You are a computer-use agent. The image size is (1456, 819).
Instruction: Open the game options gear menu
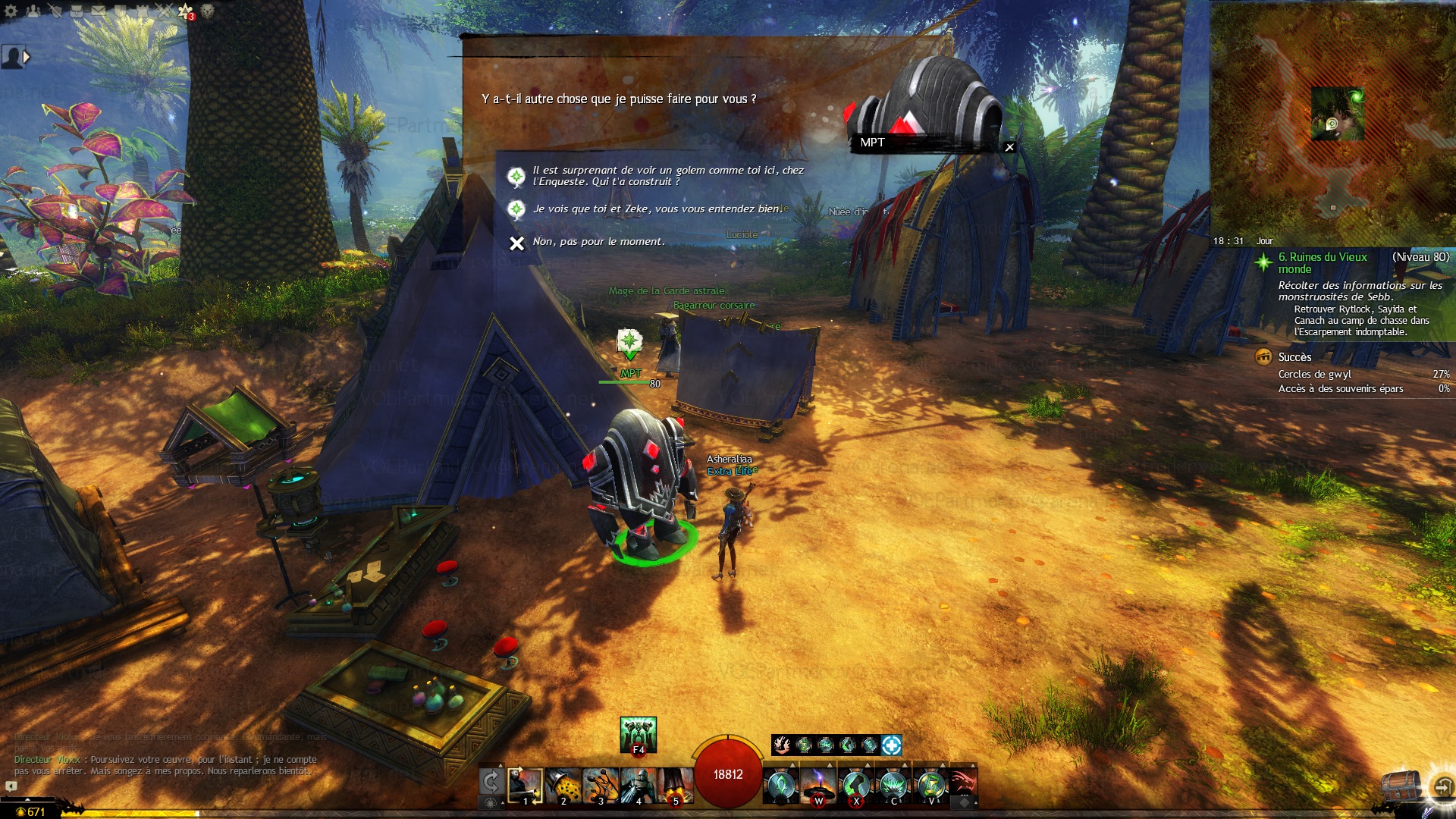(x=11, y=11)
